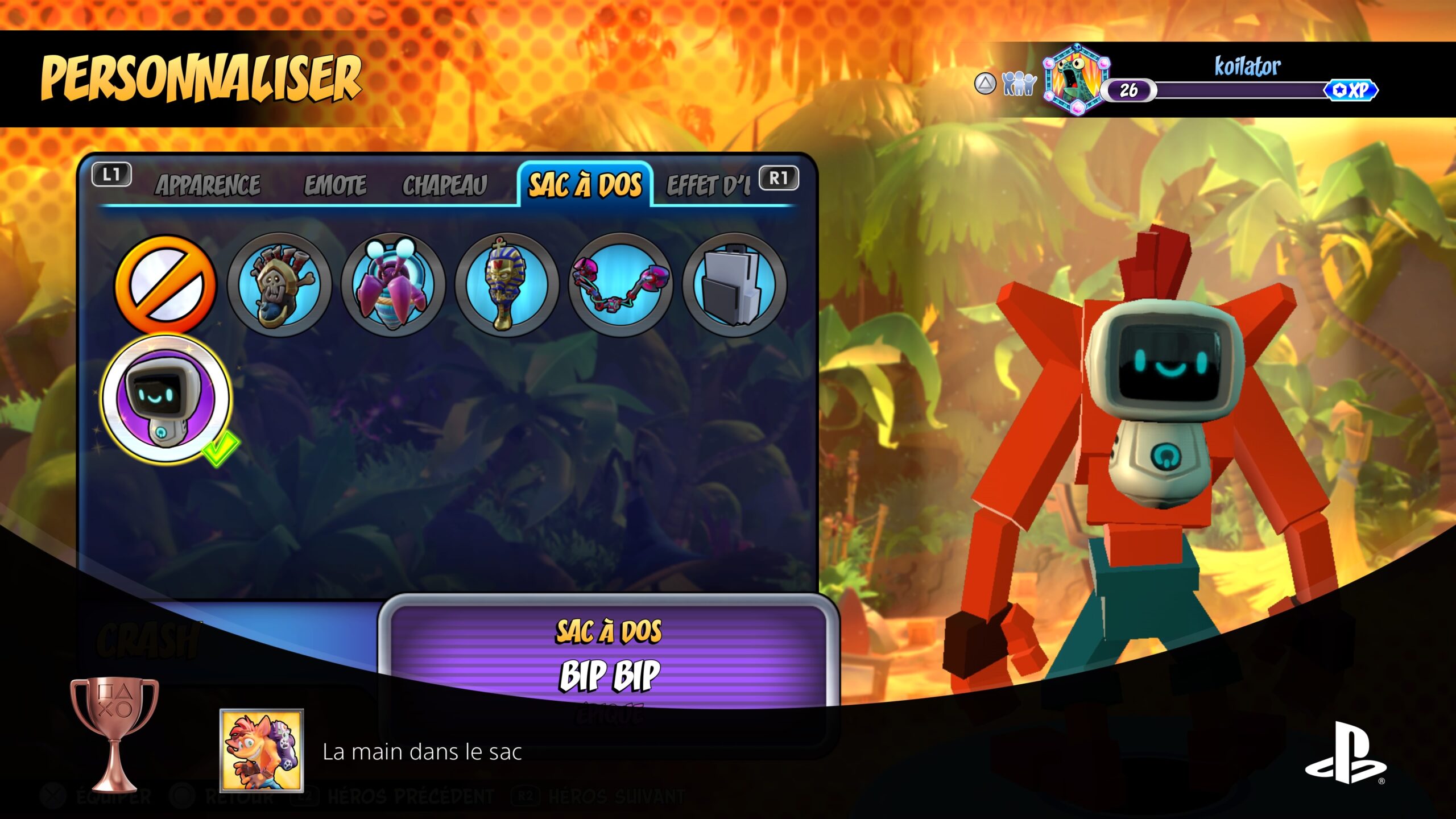Open the koilator player profile avatar
The width and height of the screenshot is (1456, 819).
[x=1076, y=80]
